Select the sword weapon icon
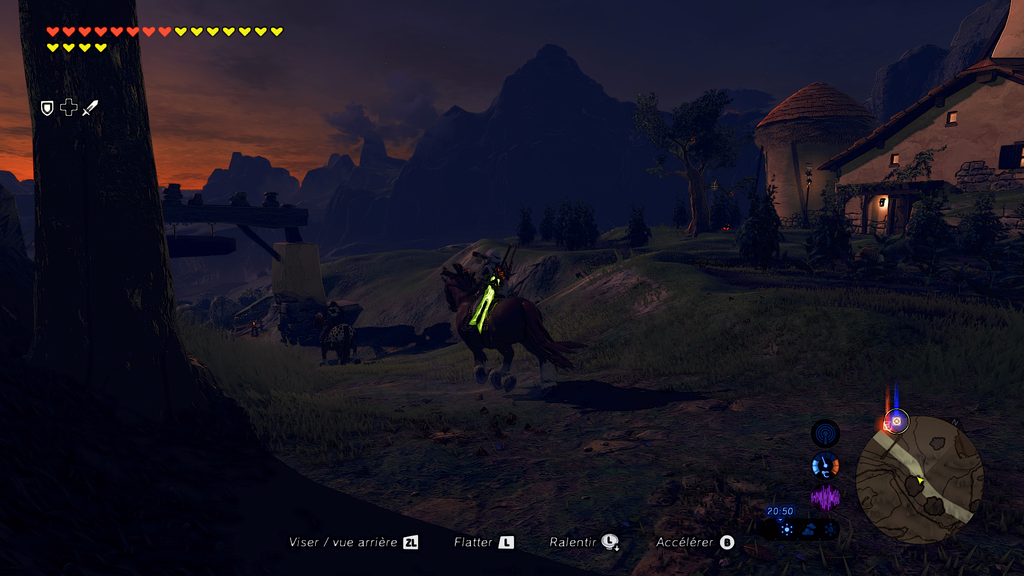 point(90,107)
